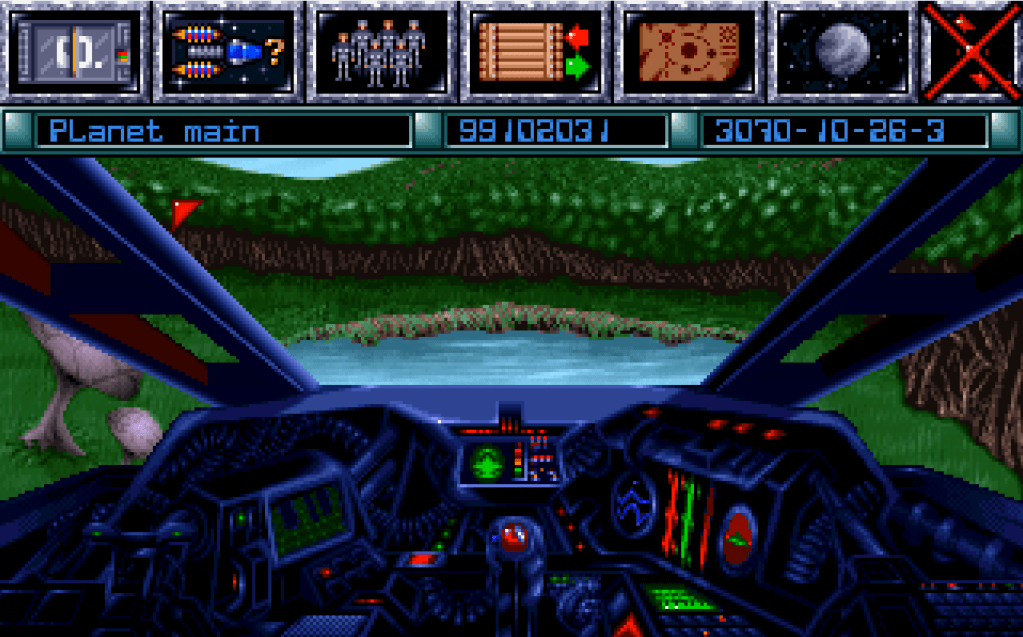This screenshot has height=637, width=1023.
Task: Show the crew members panel
Action: tap(381, 51)
